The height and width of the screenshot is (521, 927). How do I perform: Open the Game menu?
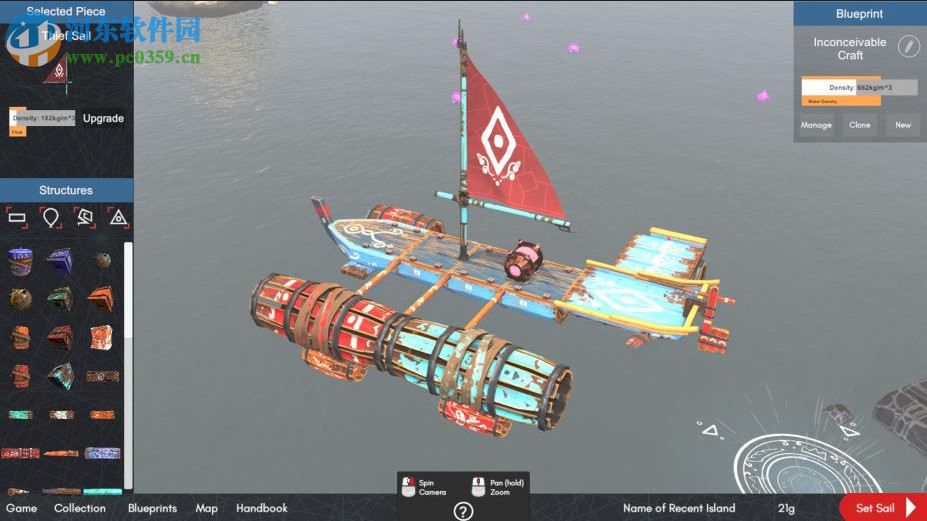click(x=21, y=508)
